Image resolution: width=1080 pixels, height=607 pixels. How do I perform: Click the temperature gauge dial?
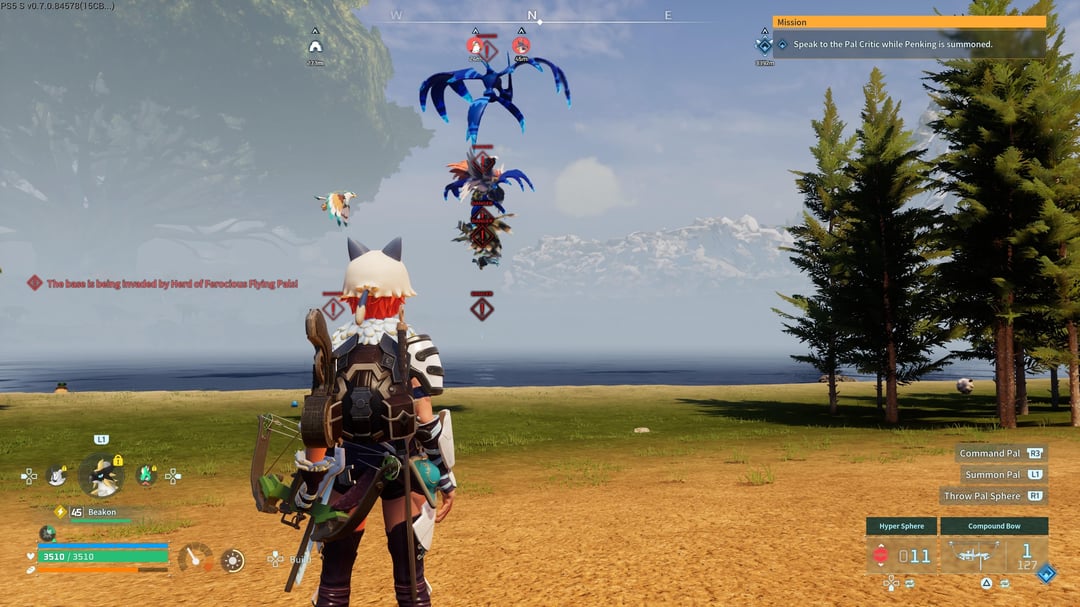pos(194,558)
